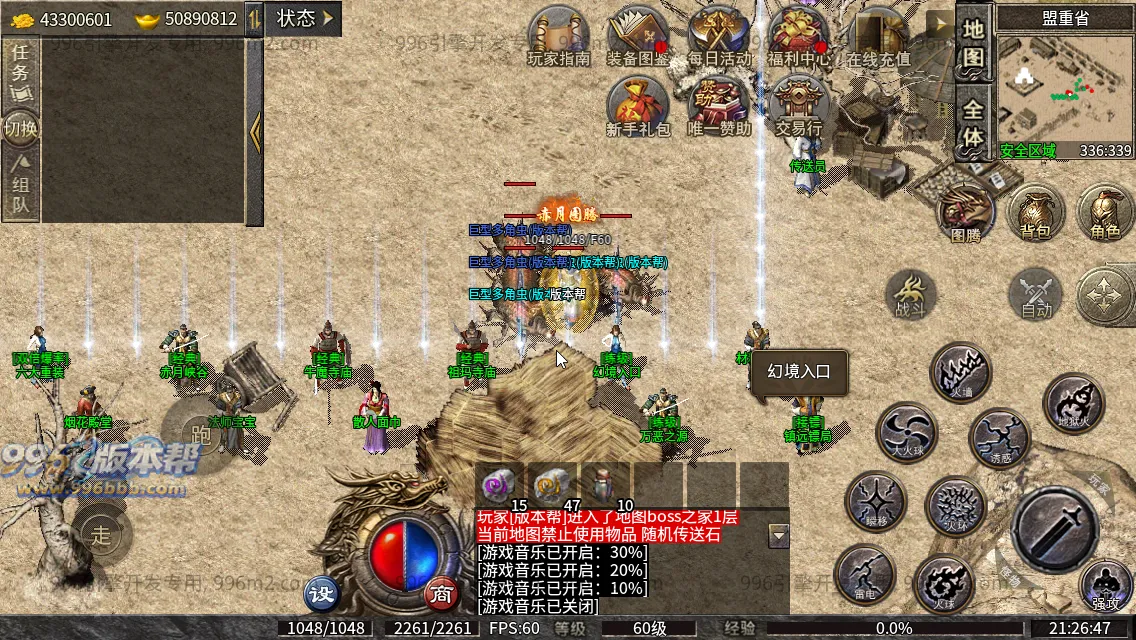This screenshot has height=640, width=1136.
Task: Open the 福利中心 welfare center
Action: coord(798,36)
